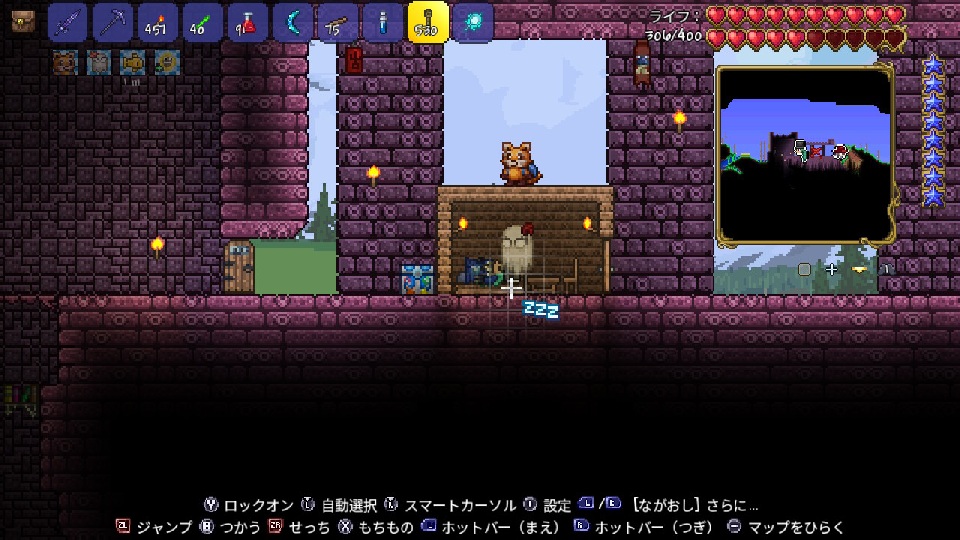Select the green glowstick hotbar slot
The image size is (960, 540).
tap(203, 22)
